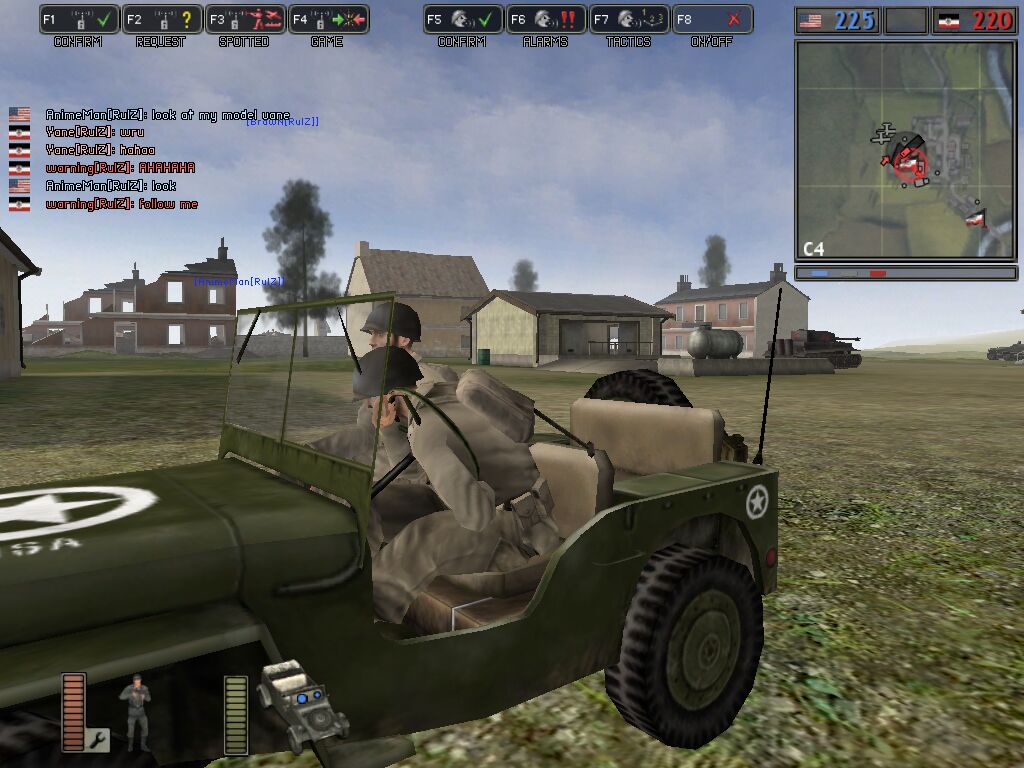1024x768 pixels.
Task: Click the minimap showing sector C4
Action: pos(906,150)
